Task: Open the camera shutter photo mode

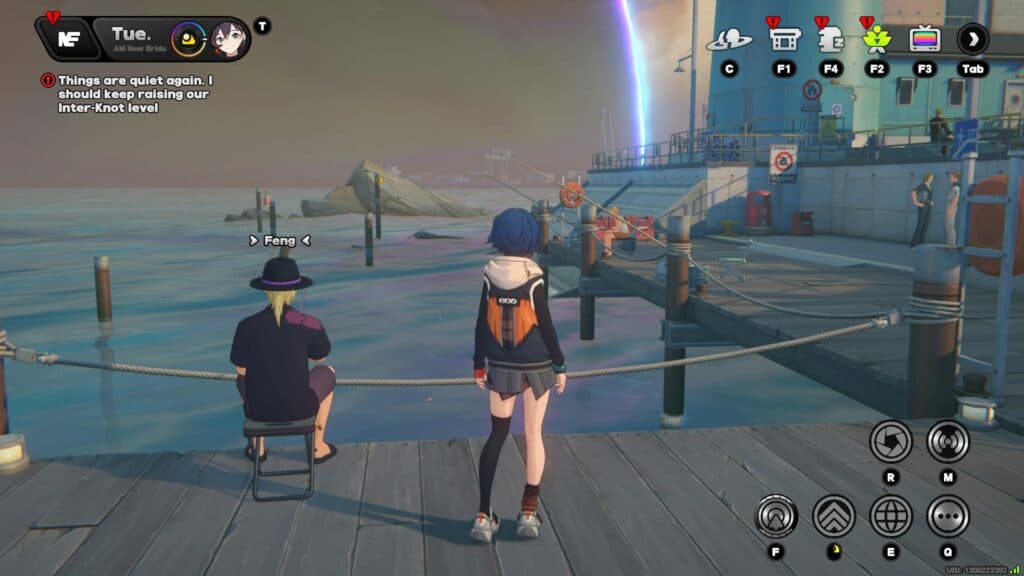Action: 890,441
